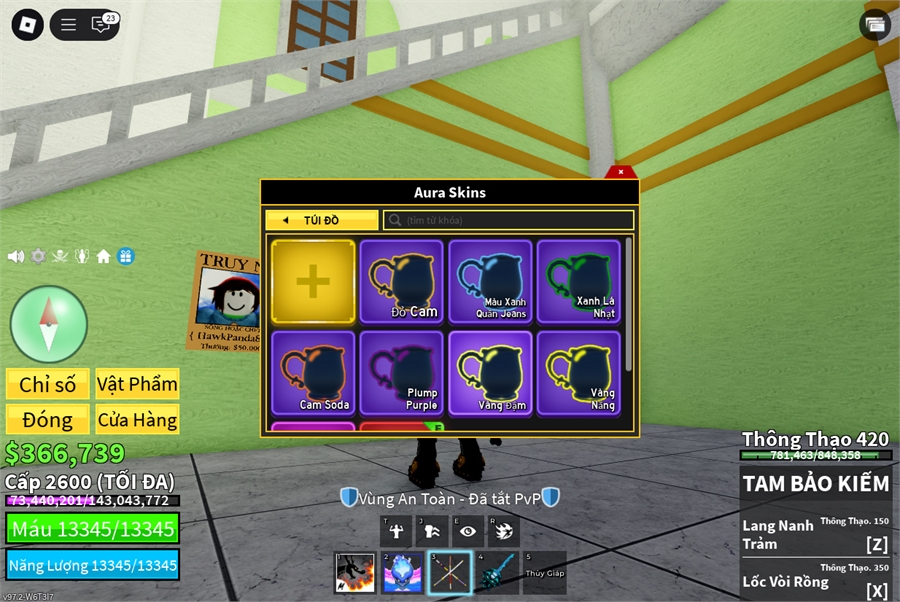This screenshot has height=602, width=900.
Task: Choose the Màu Xanh Quần Jeans aura
Action: (490, 282)
